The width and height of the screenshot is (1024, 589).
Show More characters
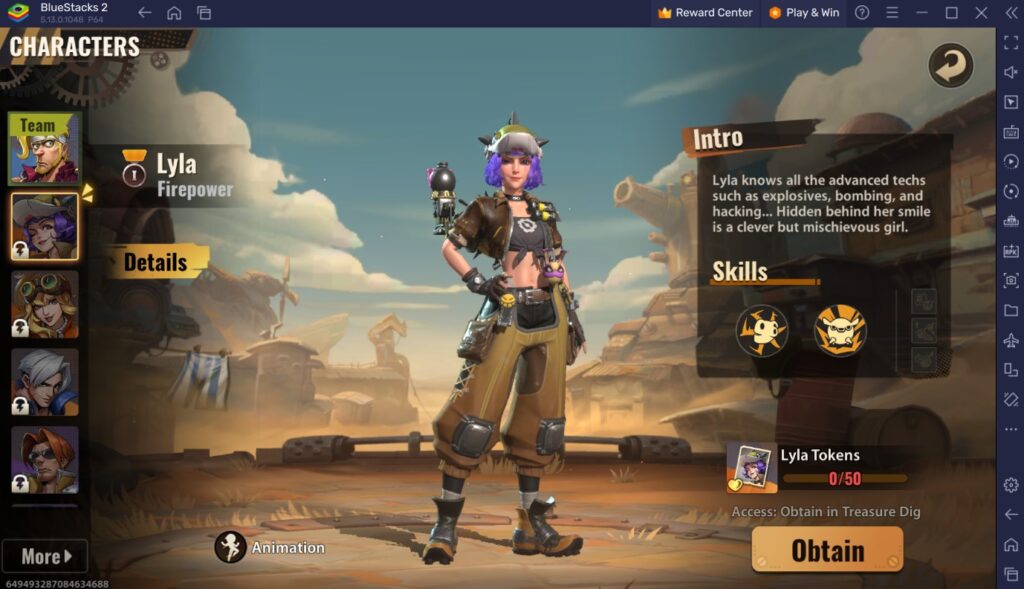pyautogui.click(x=45, y=556)
